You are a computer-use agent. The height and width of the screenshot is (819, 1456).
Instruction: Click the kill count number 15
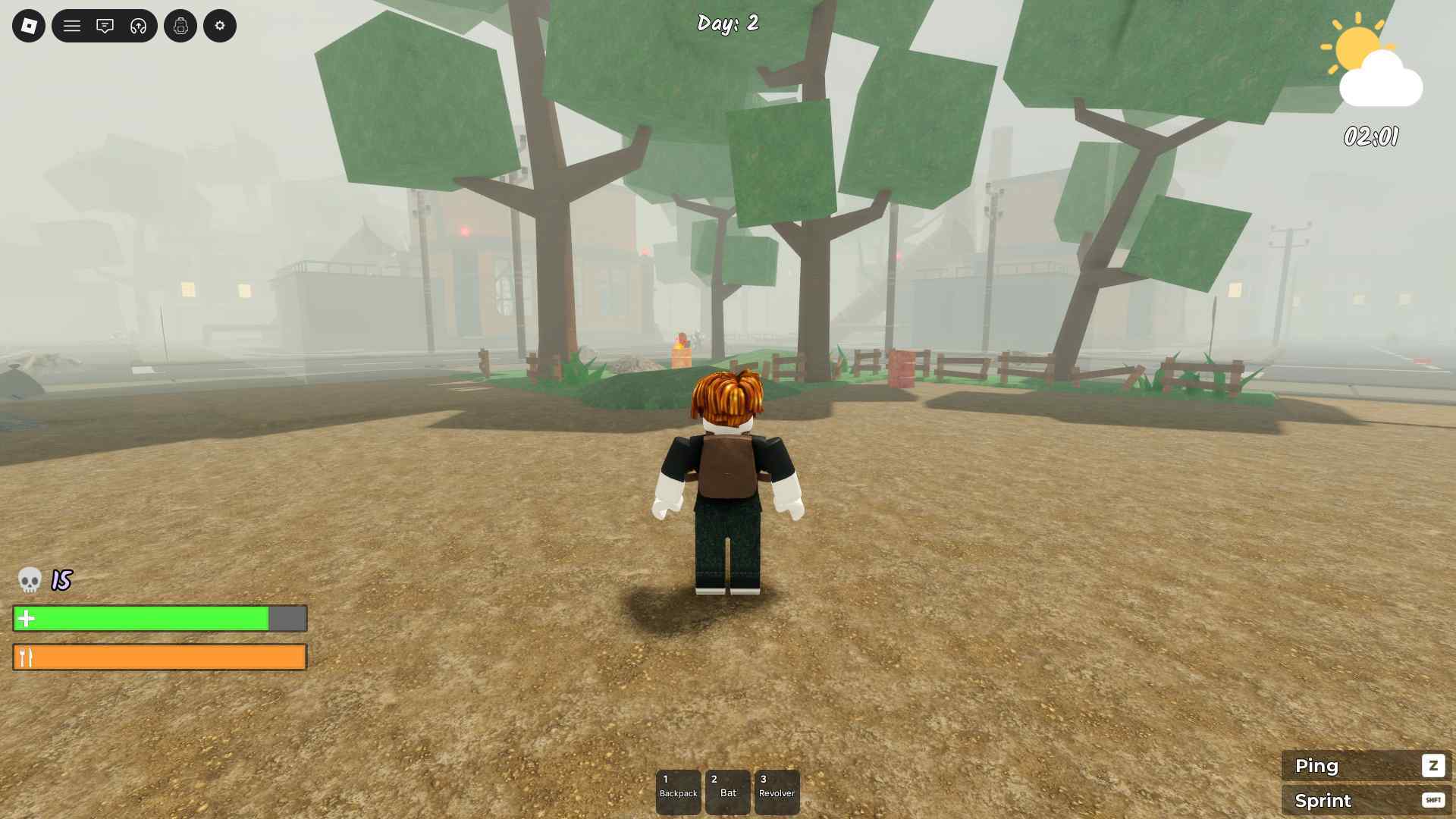[x=60, y=580]
